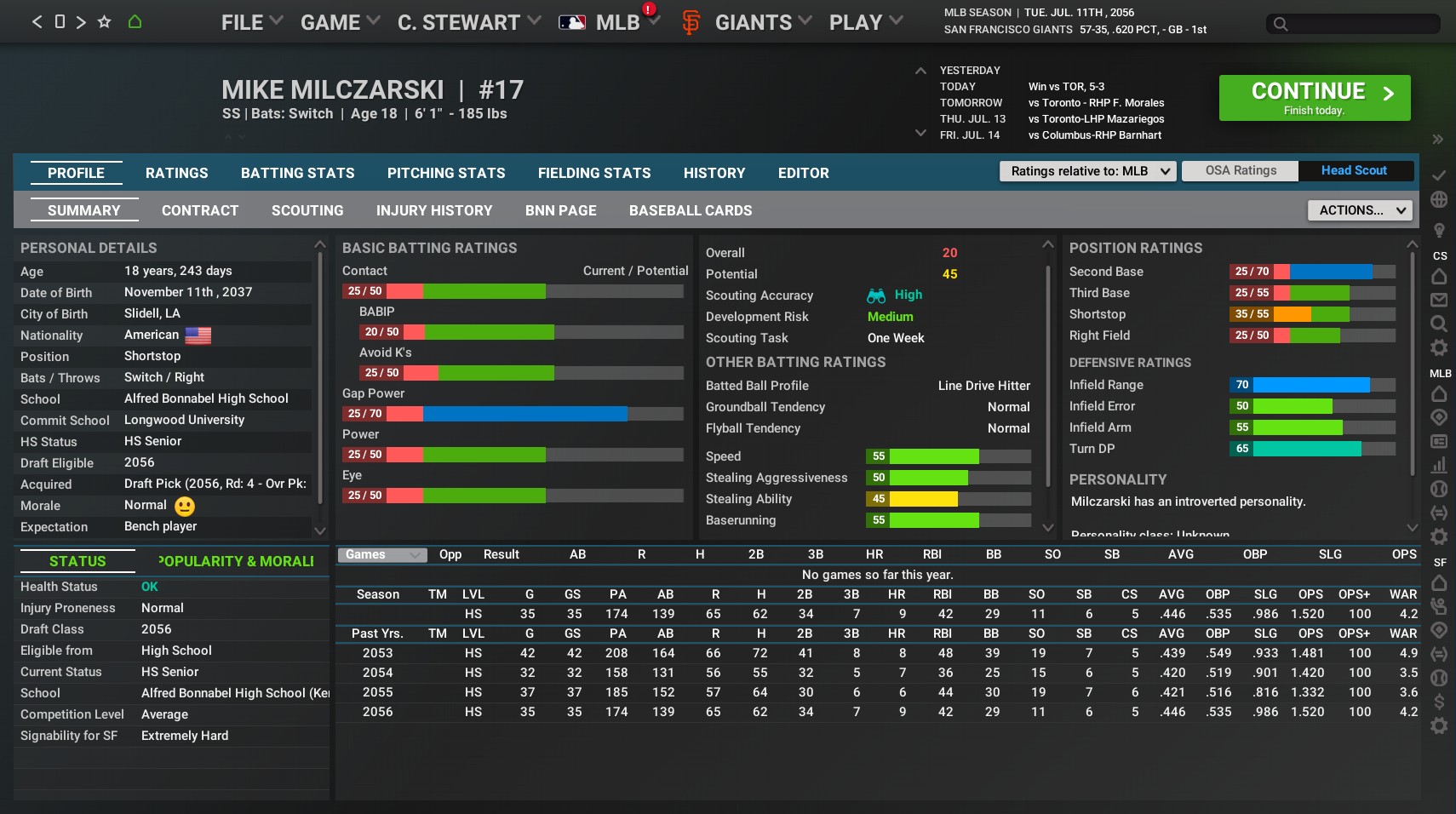Open the MLB league statistics bar chart icon
The height and width of the screenshot is (814, 1456).
coord(1439,464)
